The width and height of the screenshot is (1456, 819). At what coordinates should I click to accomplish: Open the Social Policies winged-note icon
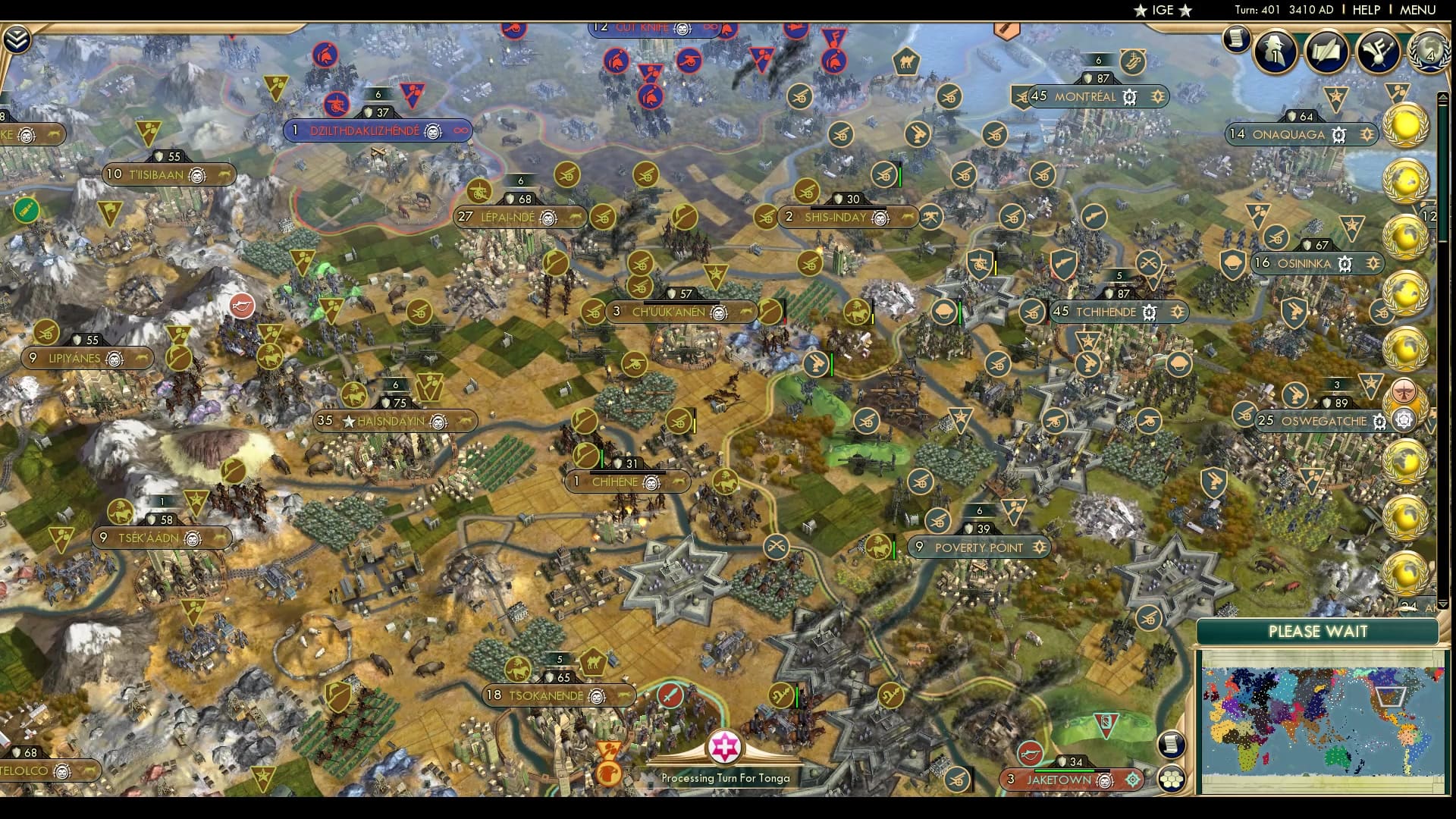click(x=1378, y=52)
